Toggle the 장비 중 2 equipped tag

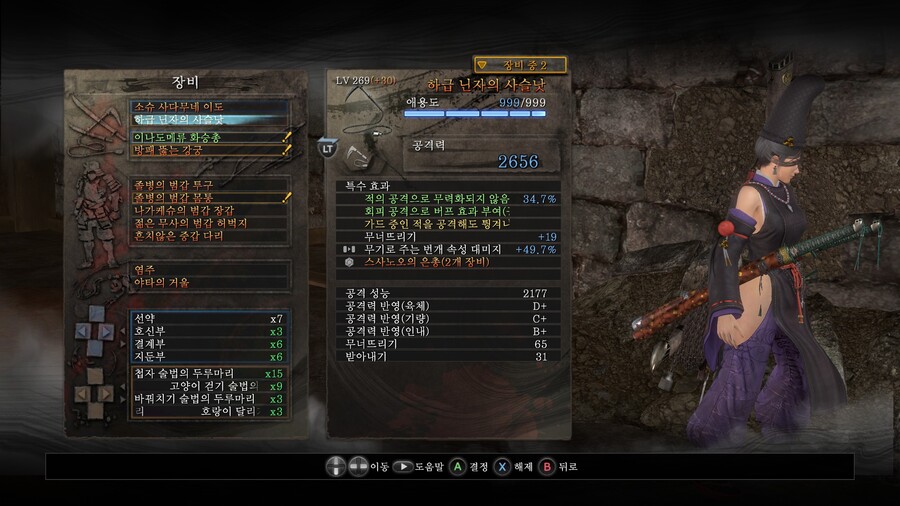(520, 65)
